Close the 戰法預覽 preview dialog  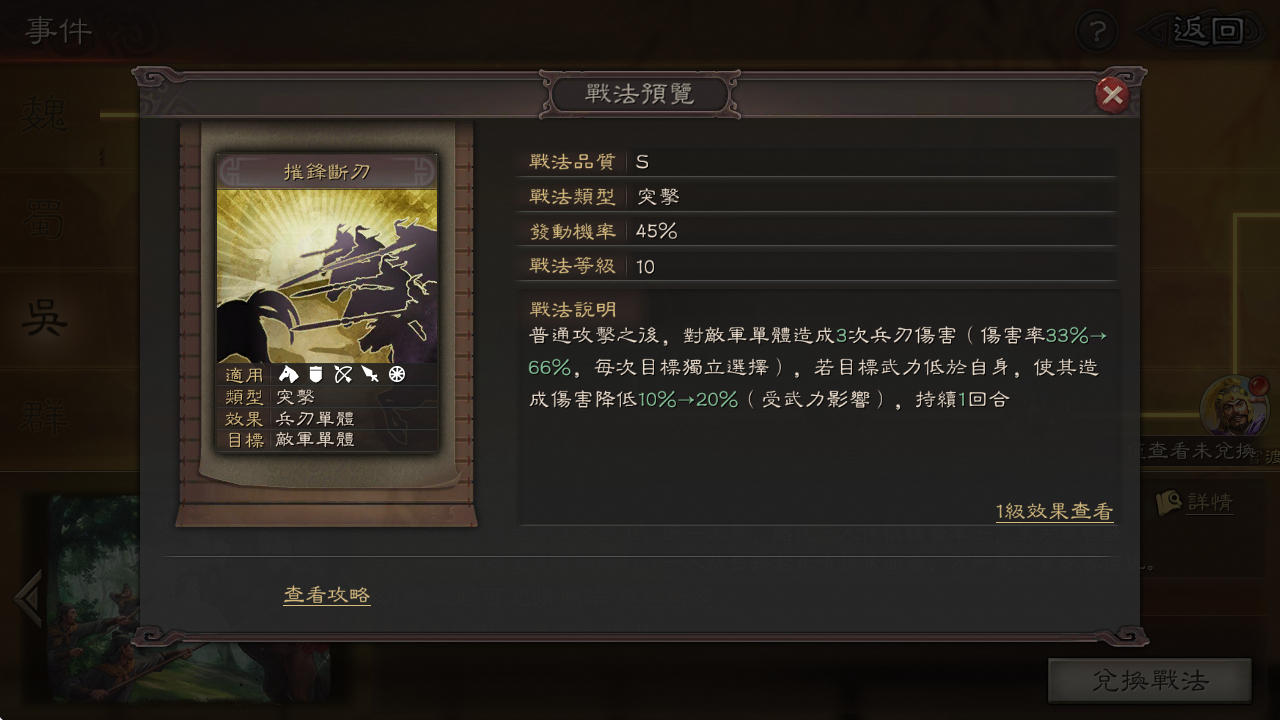[x=1113, y=96]
